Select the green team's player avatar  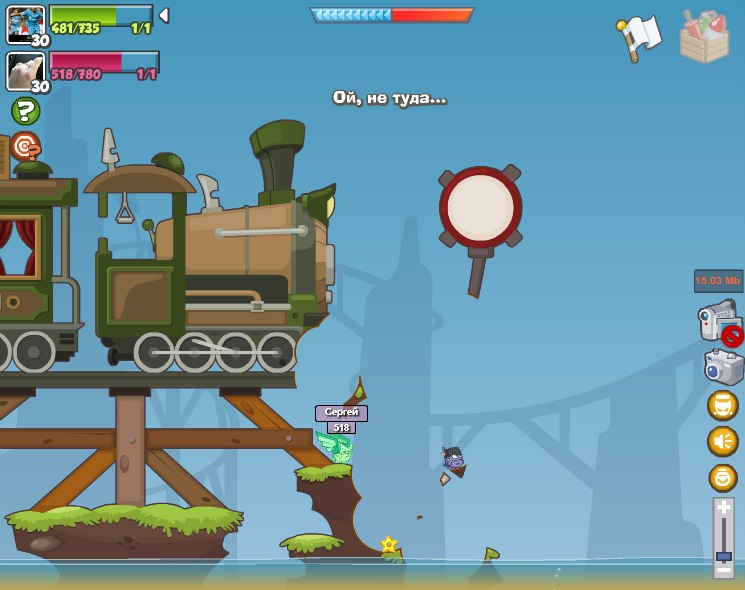coord(25,24)
